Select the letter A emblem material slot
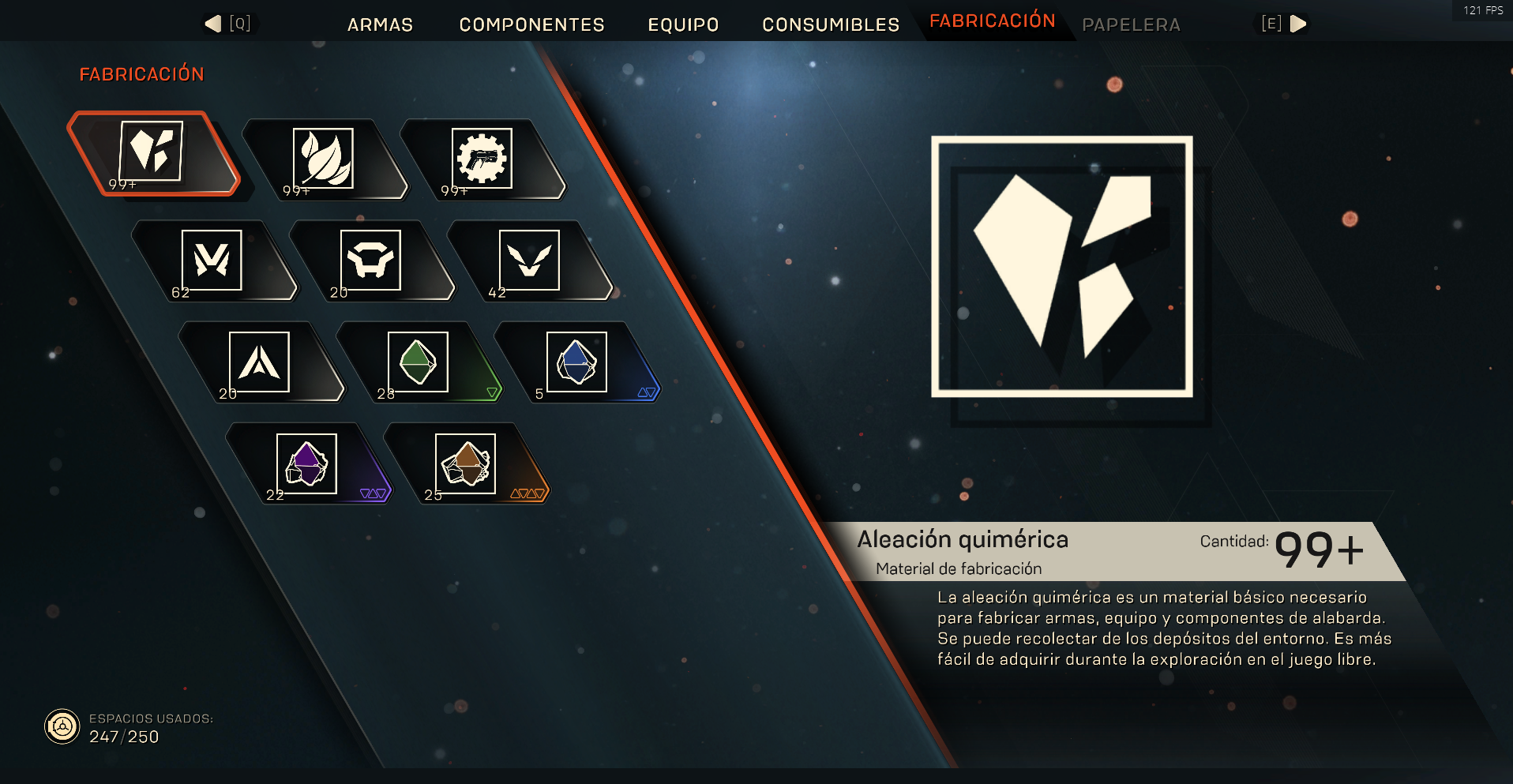Screen dimensions: 1513x784 tap(260, 362)
